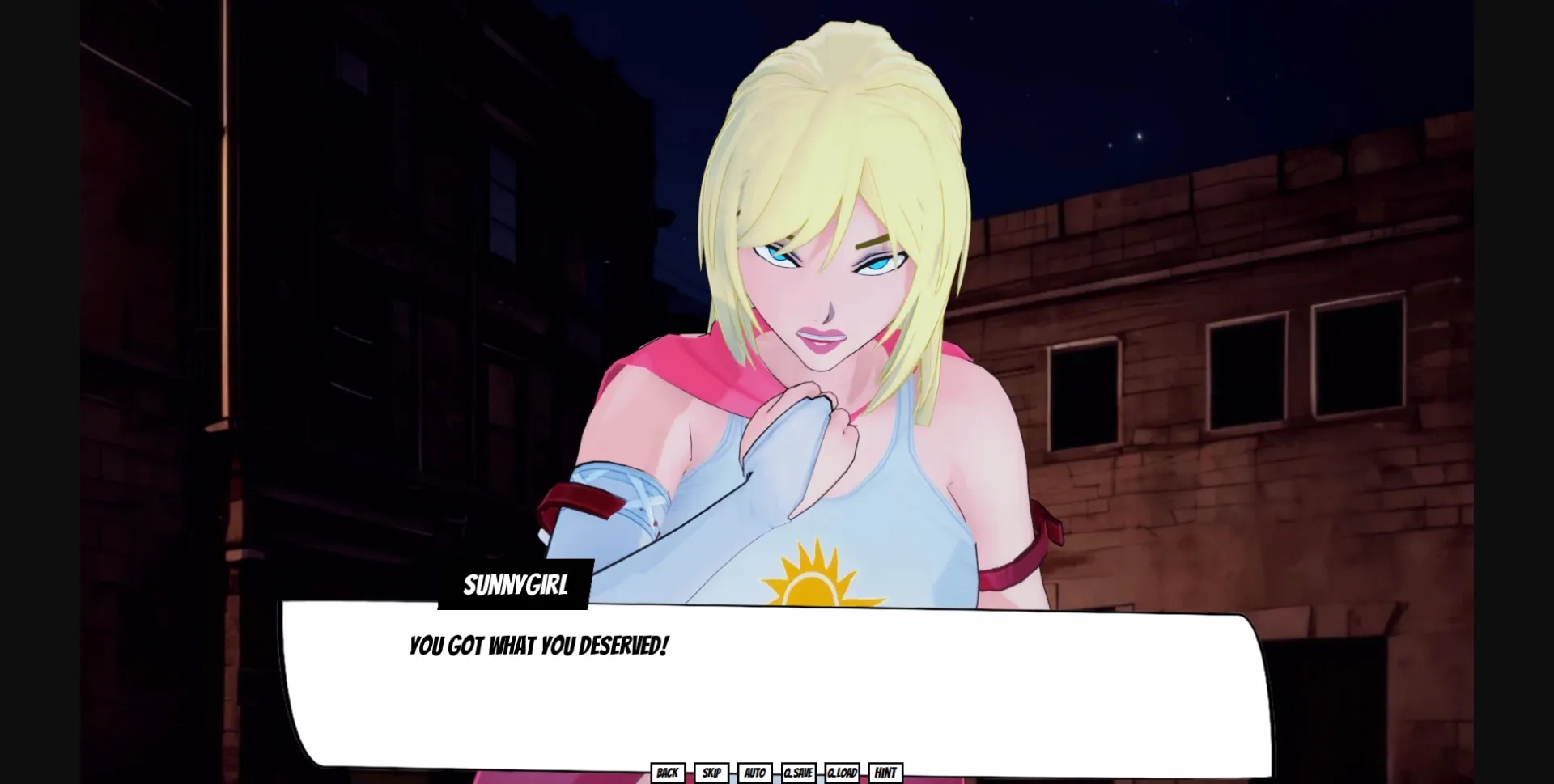Choose Hint from the quick menu bar
Viewport: 1554px width, 784px height.
[885, 773]
